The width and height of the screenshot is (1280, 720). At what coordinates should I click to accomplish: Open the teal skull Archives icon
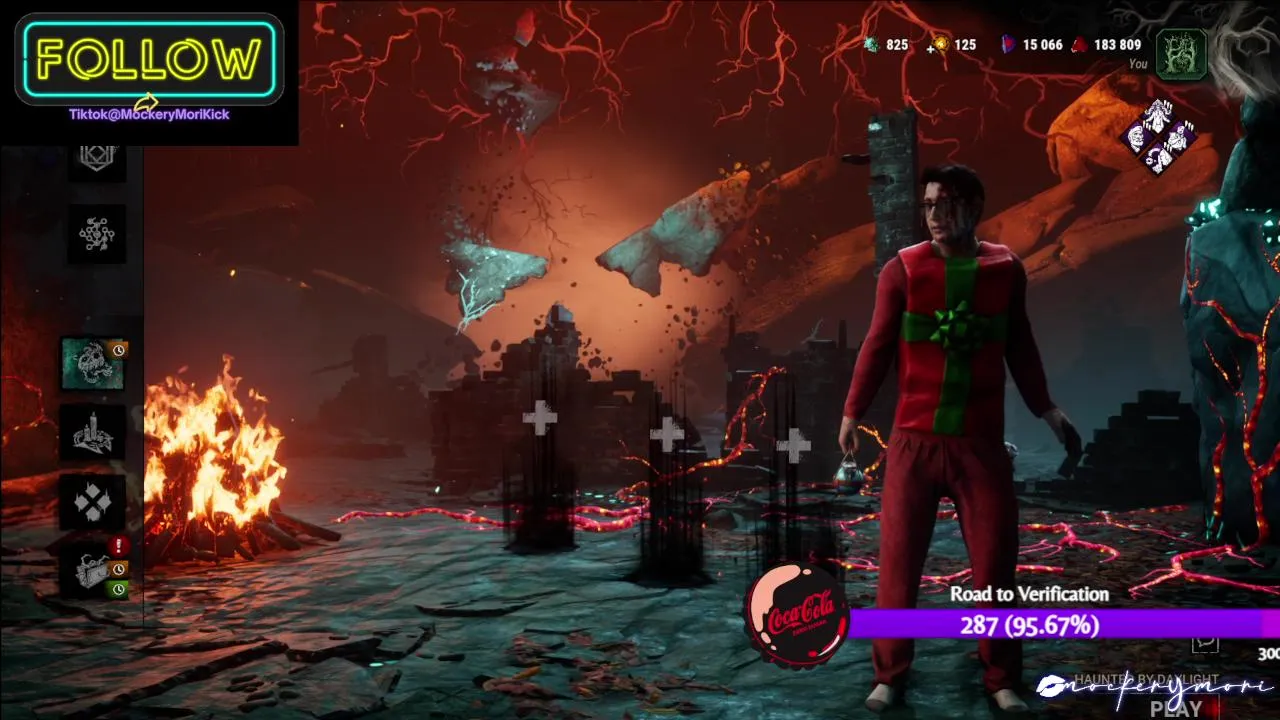pyautogui.click(x=93, y=364)
